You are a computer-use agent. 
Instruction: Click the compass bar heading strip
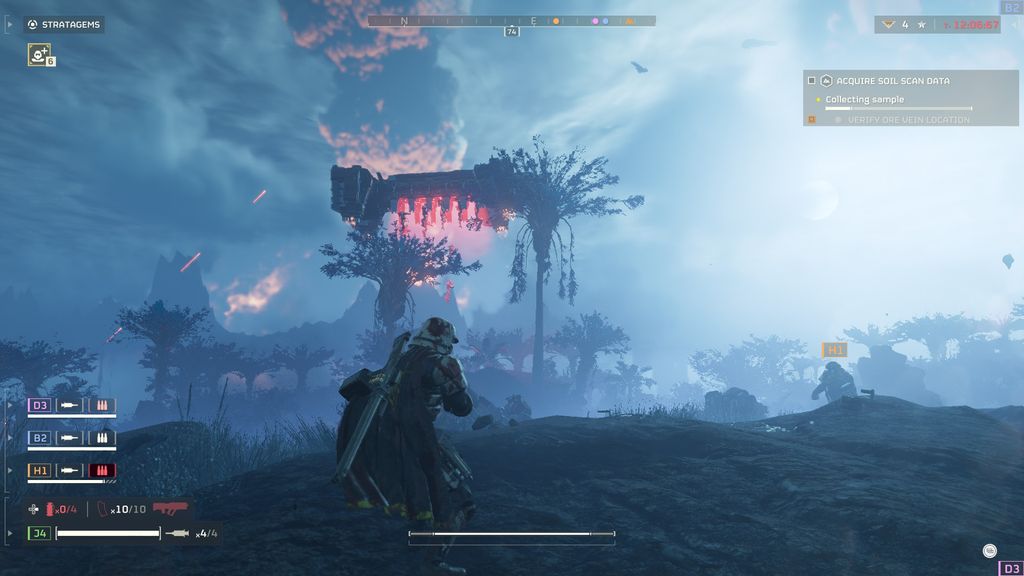(x=512, y=20)
